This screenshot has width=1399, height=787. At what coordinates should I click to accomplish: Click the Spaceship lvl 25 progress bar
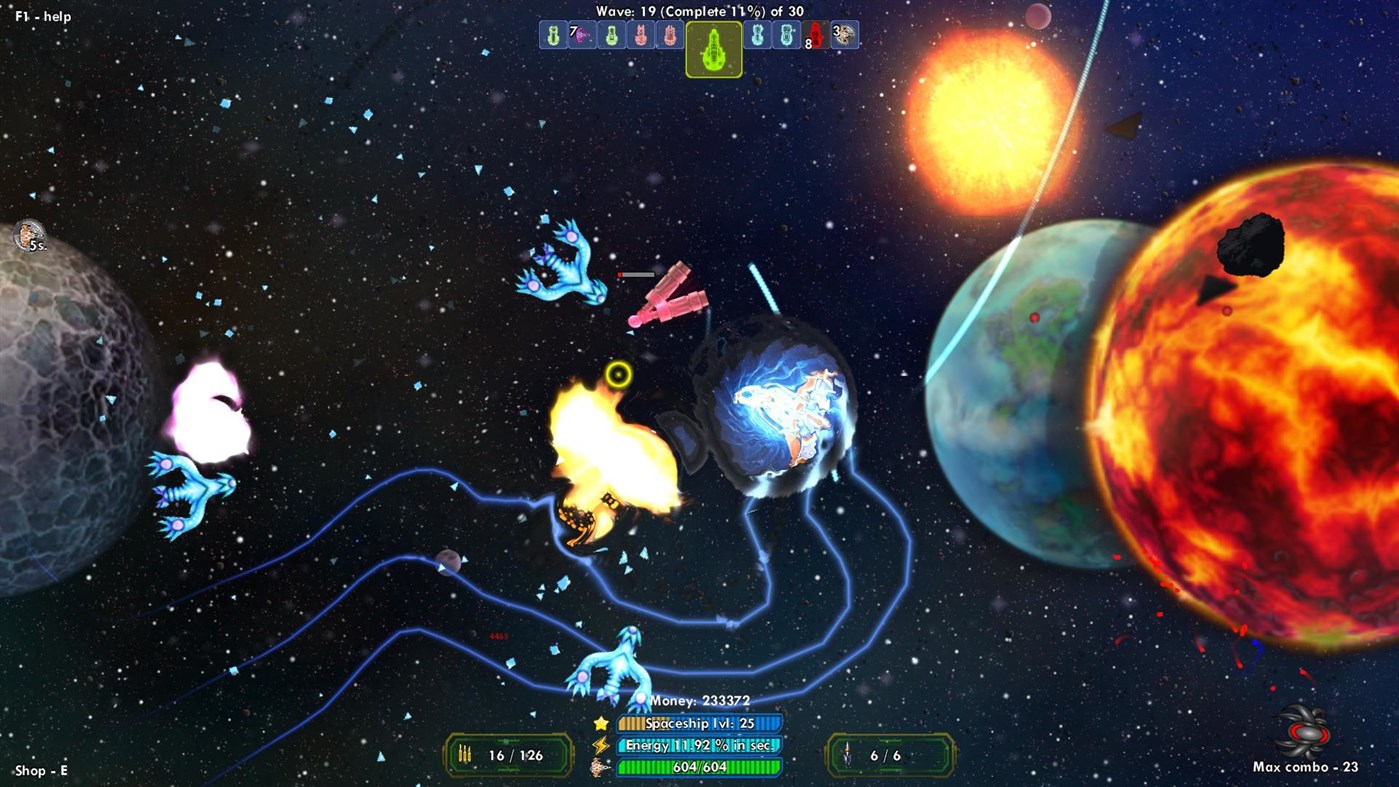pos(700,722)
